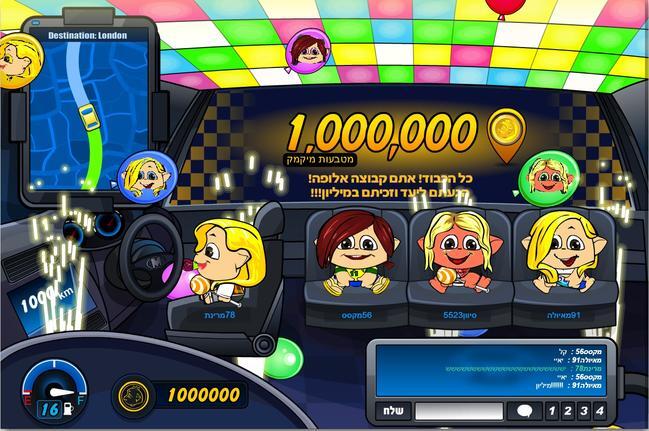Click the שלח send button in chat
Viewport: 649px width, 431px height.
point(391,411)
